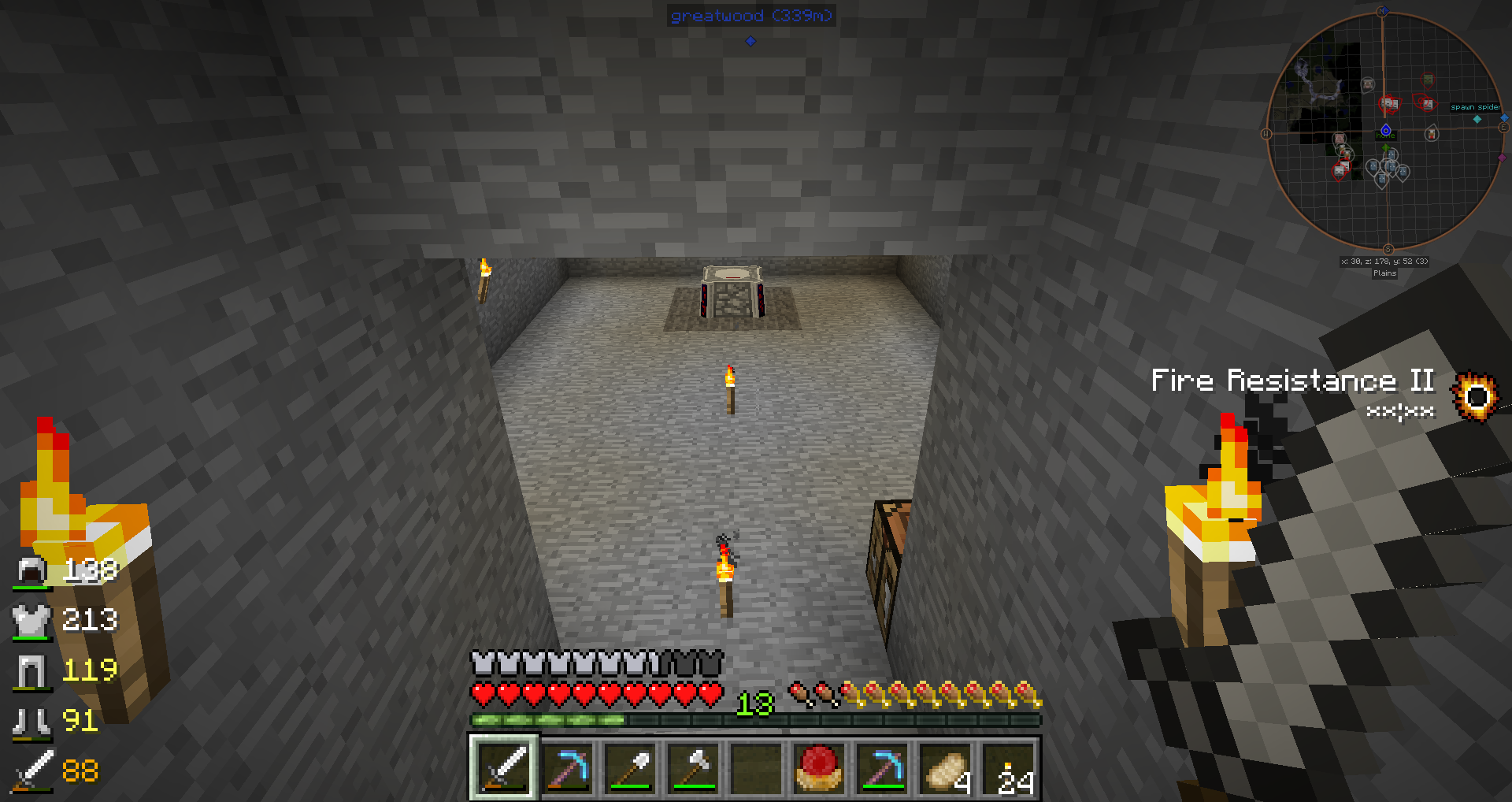This screenshot has width=1512, height=802.
Task: Click the Fire Resistance II effect icon
Action: 1475,395
